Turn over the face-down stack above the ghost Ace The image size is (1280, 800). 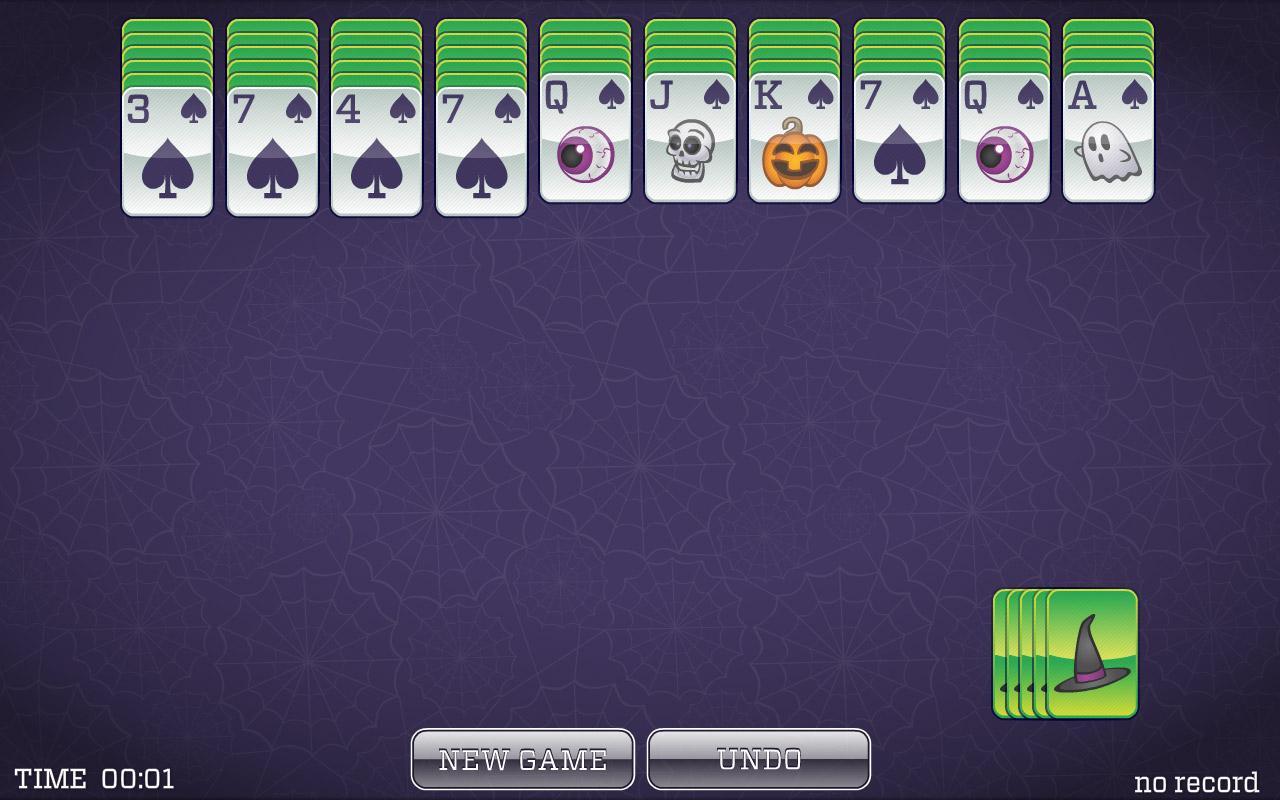tap(1108, 45)
